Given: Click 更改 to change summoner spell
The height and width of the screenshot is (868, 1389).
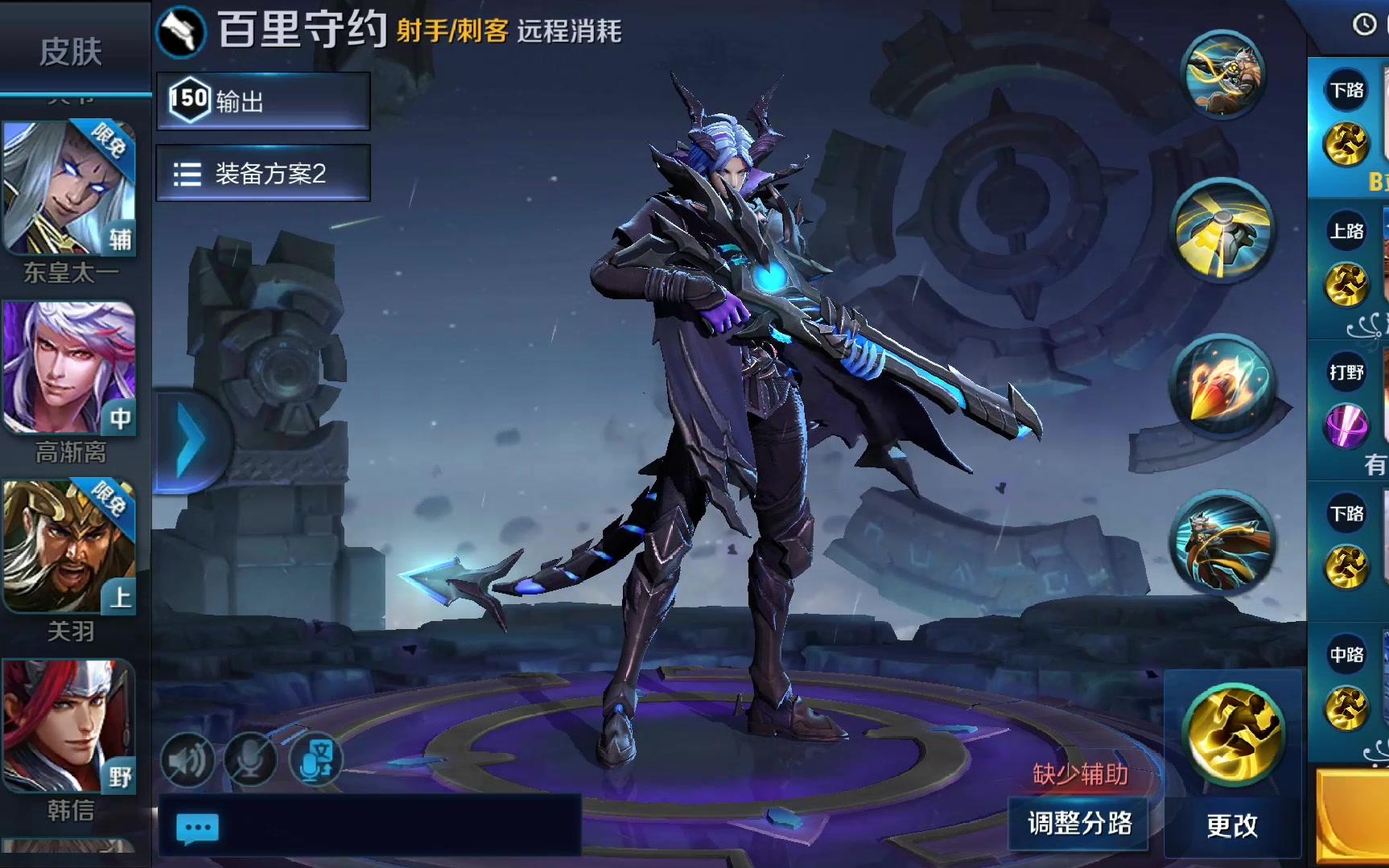Looking at the screenshot, I should point(1231,825).
